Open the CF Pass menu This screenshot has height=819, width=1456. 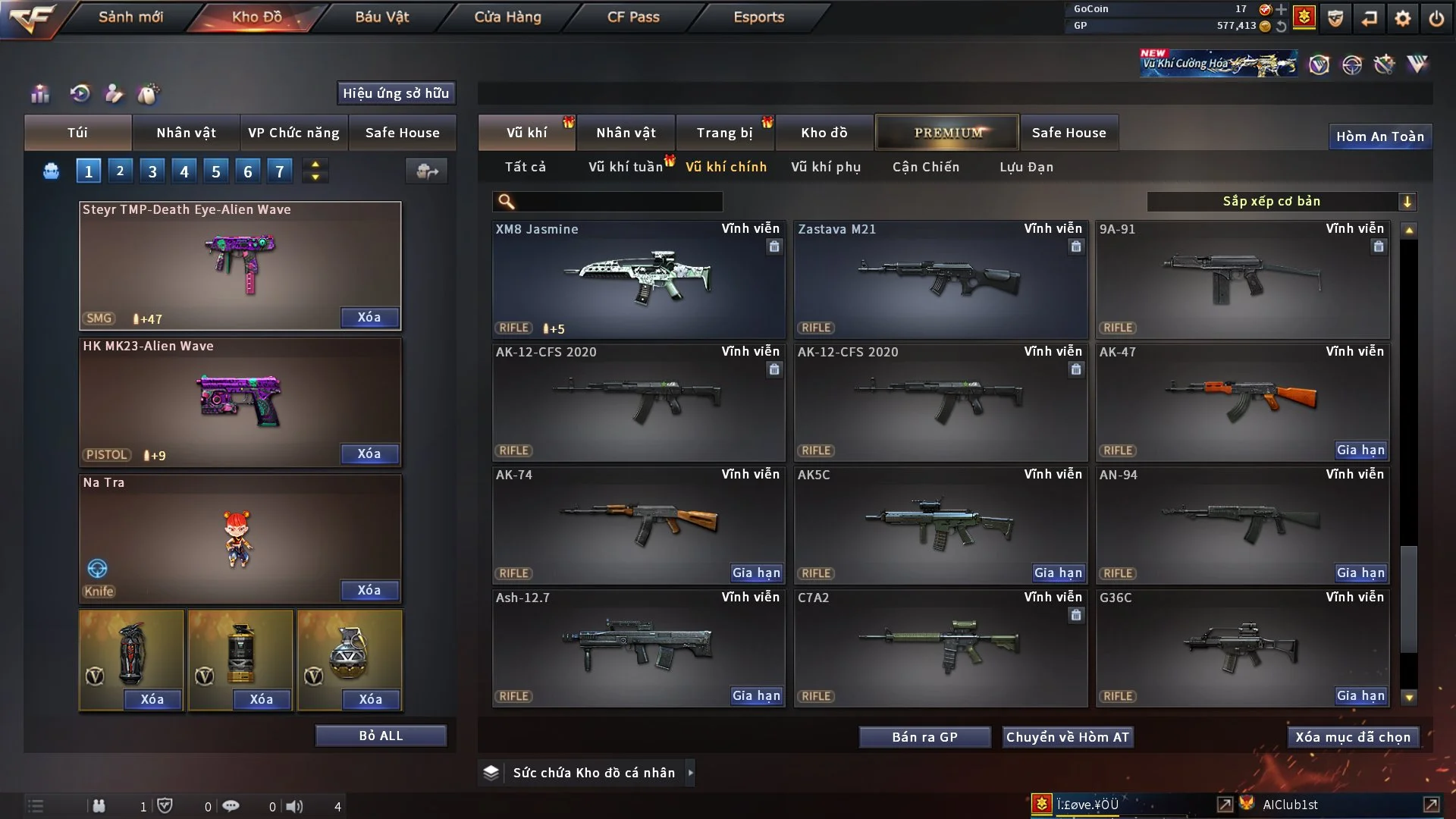(633, 17)
